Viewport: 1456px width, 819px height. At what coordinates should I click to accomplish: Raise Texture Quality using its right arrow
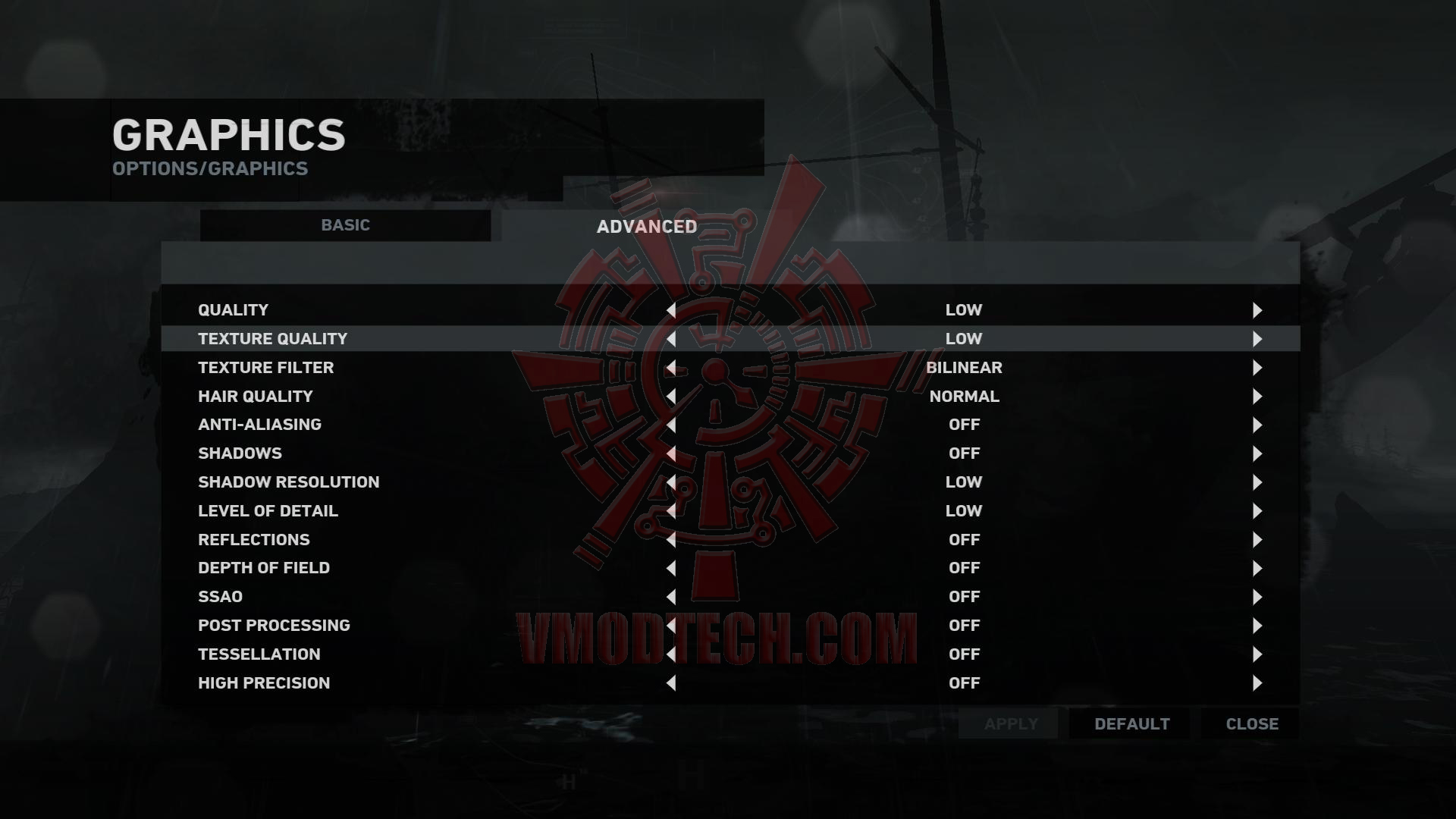[x=1257, y=339]
